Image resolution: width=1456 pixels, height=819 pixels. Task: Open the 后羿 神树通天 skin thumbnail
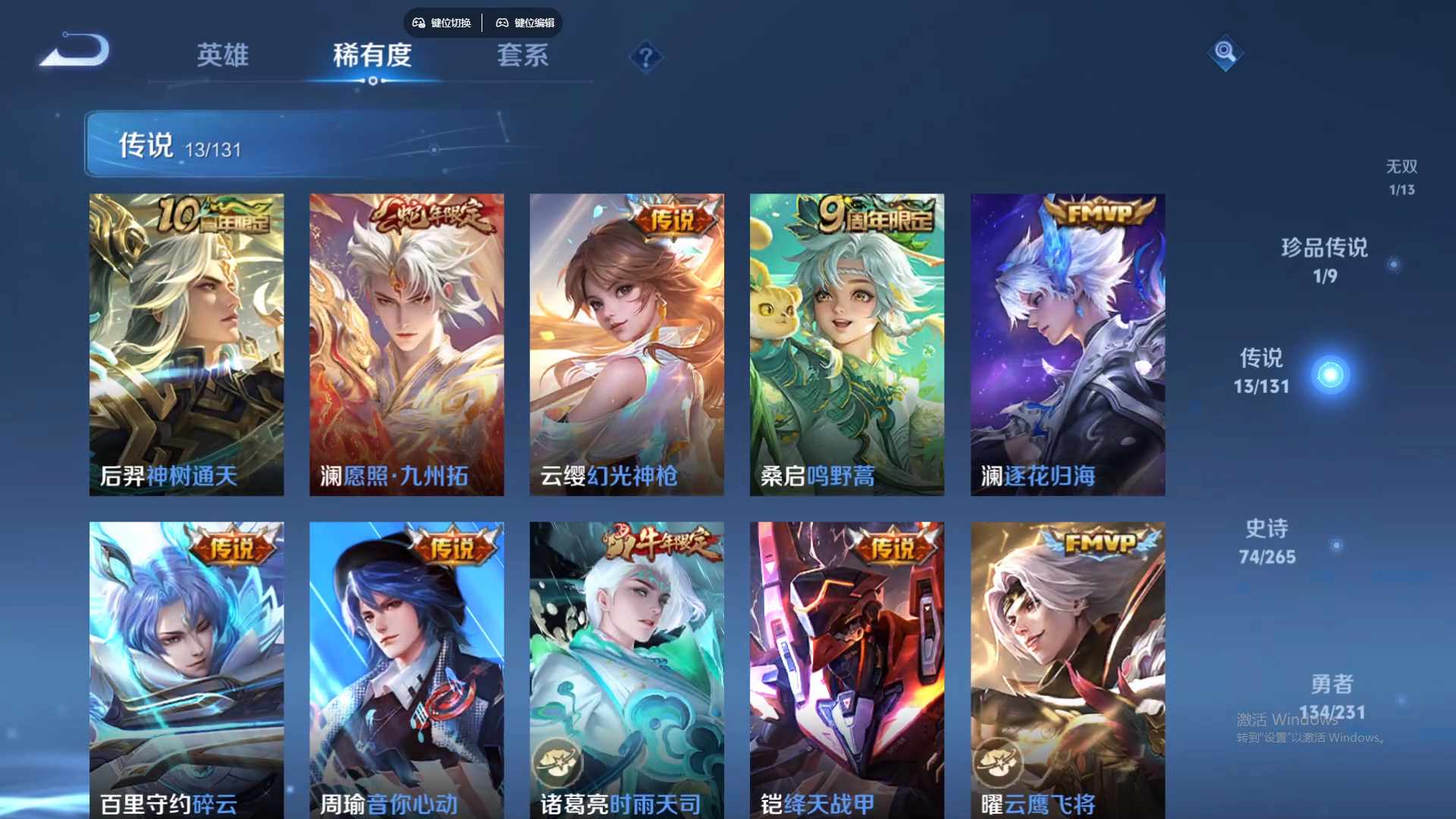(186, 344)
